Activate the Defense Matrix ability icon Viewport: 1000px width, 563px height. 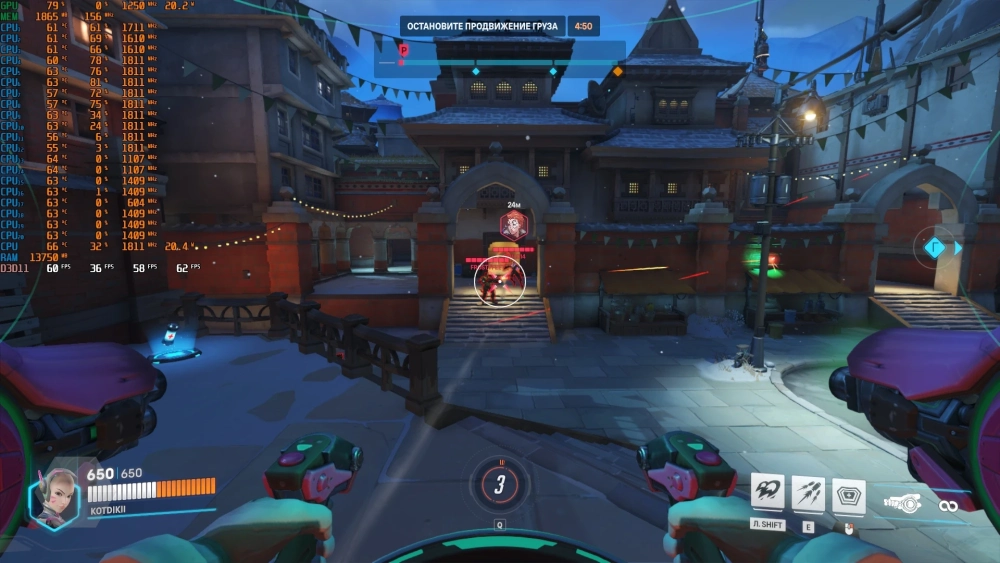(848, 491)
